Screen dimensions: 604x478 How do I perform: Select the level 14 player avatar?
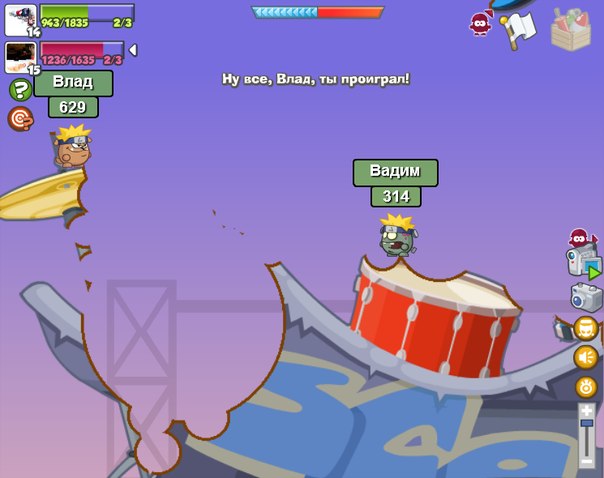pos(20,19)
